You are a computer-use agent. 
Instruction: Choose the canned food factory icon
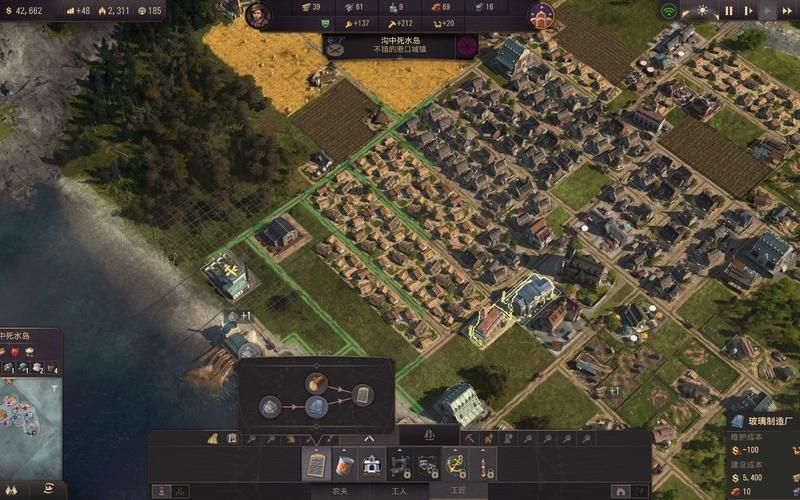[x=344, y=464]
